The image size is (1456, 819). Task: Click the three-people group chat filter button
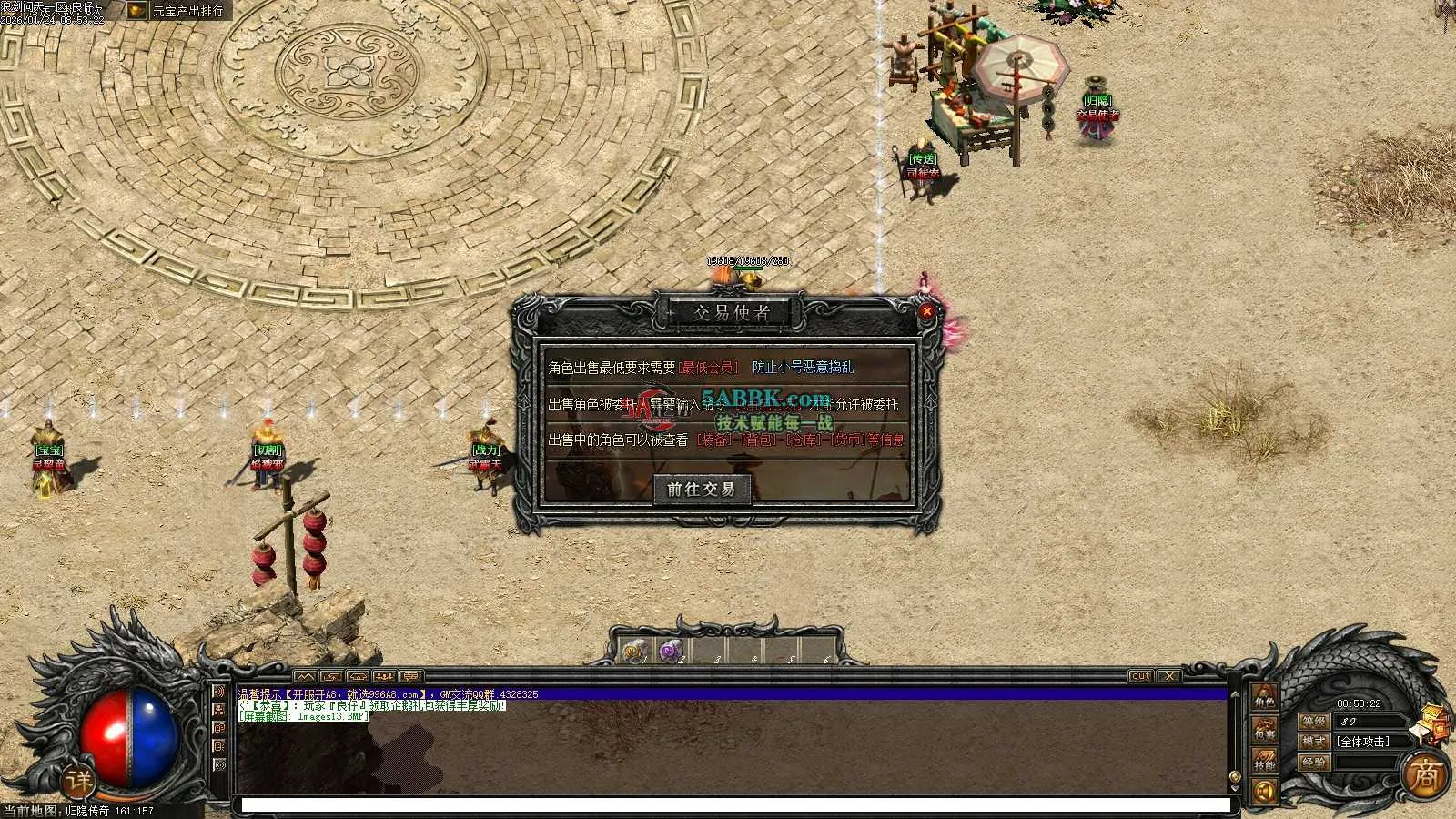pyautogui.click(x=385, y=677)
